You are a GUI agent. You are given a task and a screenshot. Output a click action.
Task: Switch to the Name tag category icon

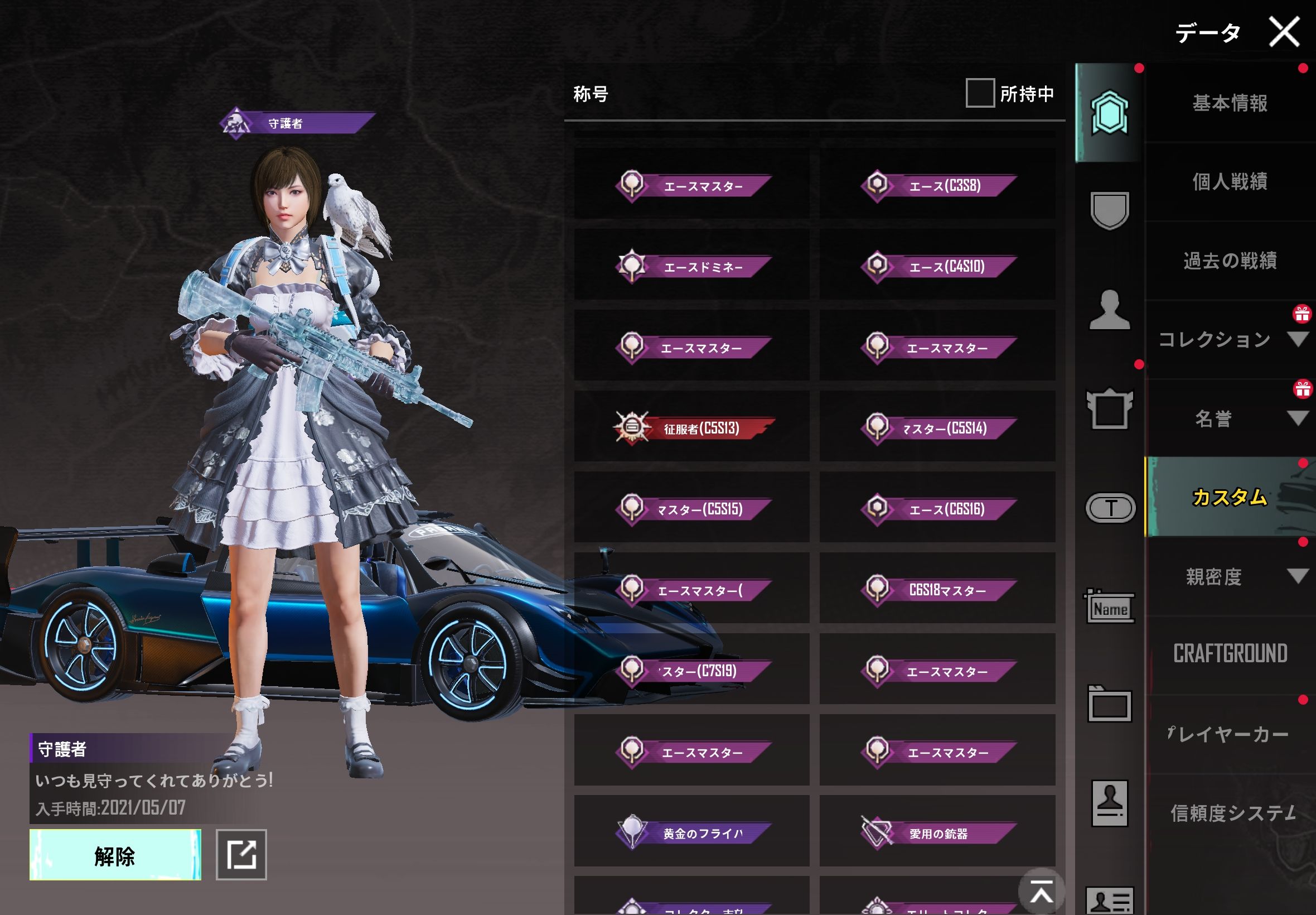click(x=1110, y=607)
